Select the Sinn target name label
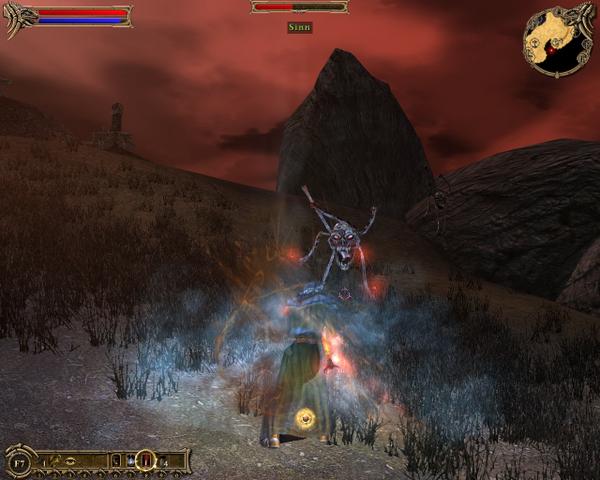The width and height of the screenshot is (600, 480). tap(299, 28)
